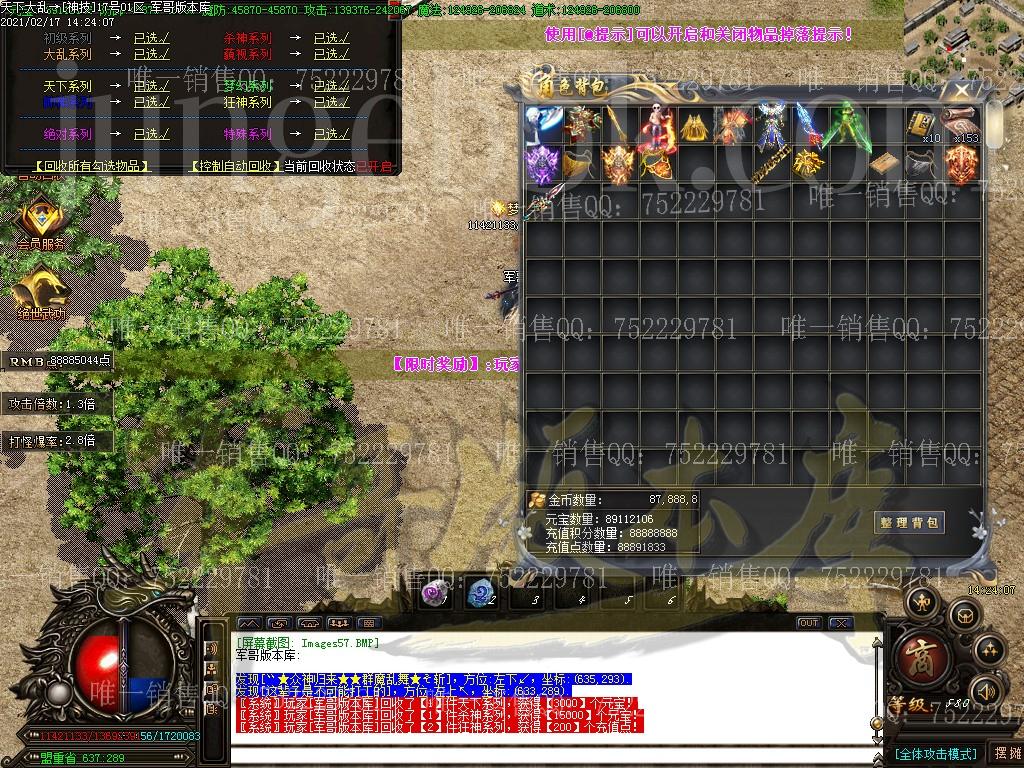
Task: Click the OUT button above chat
Action: point(808,623)
